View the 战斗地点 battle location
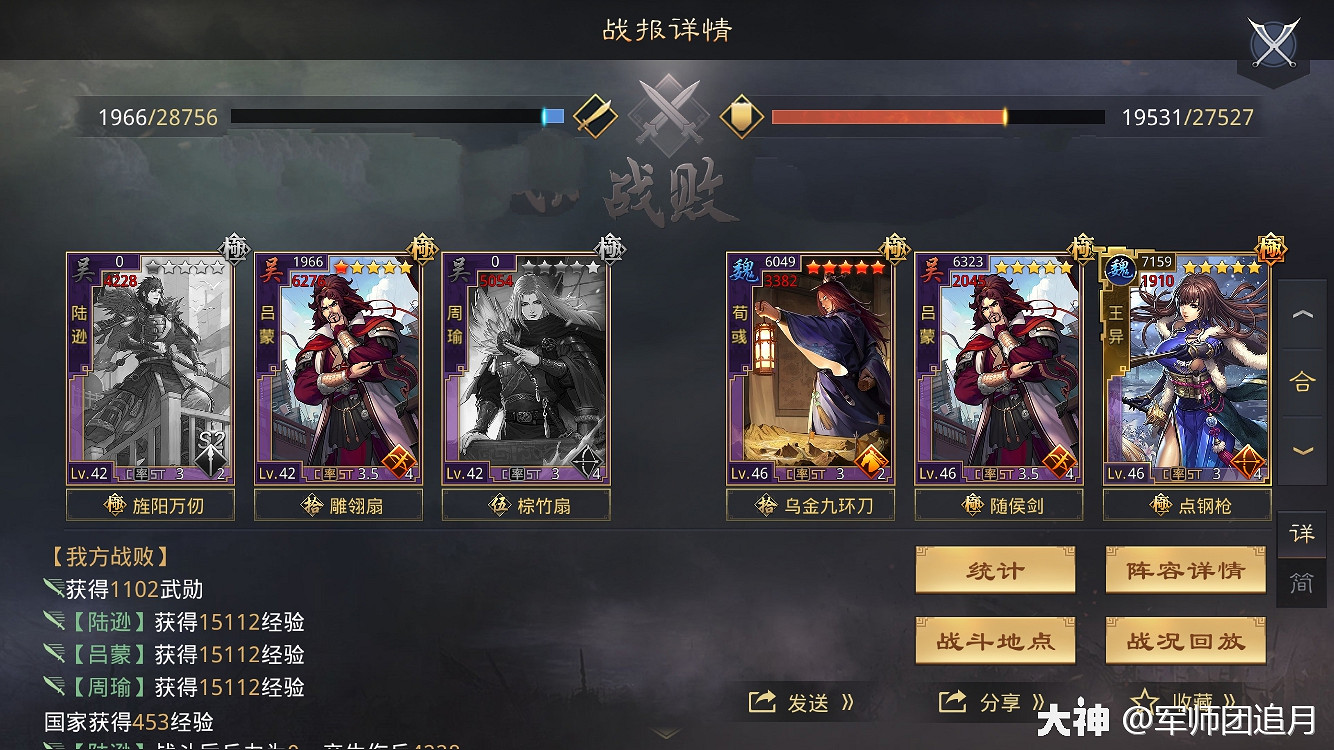The height and width of the screenshot is (750, 1334). coord(995,640)
